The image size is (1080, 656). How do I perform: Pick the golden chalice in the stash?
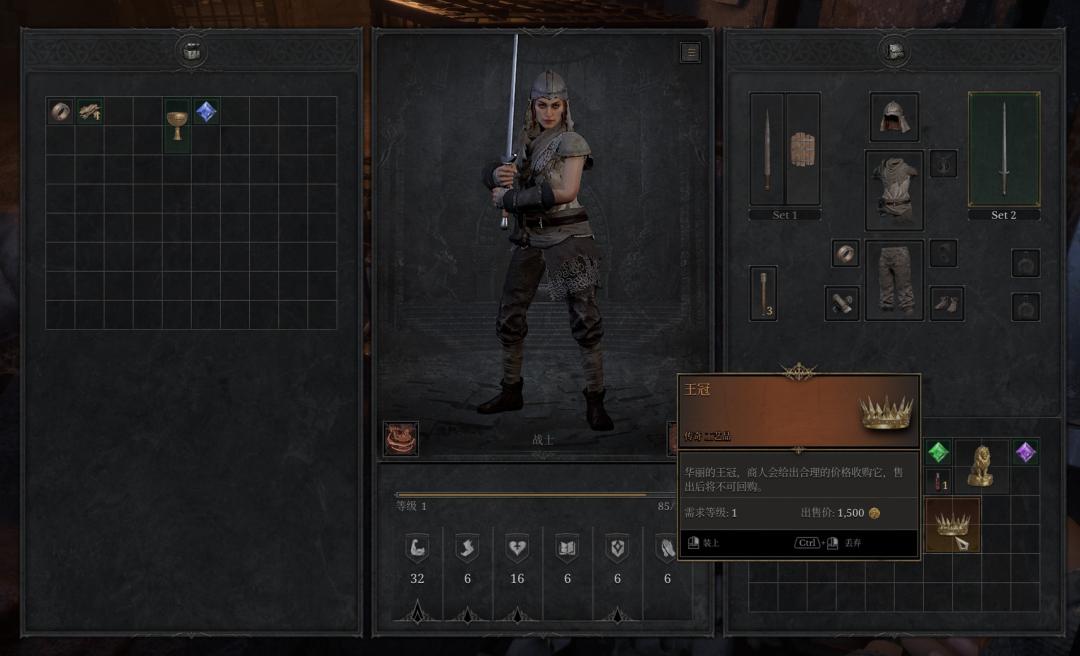click(x=177, y=125)
